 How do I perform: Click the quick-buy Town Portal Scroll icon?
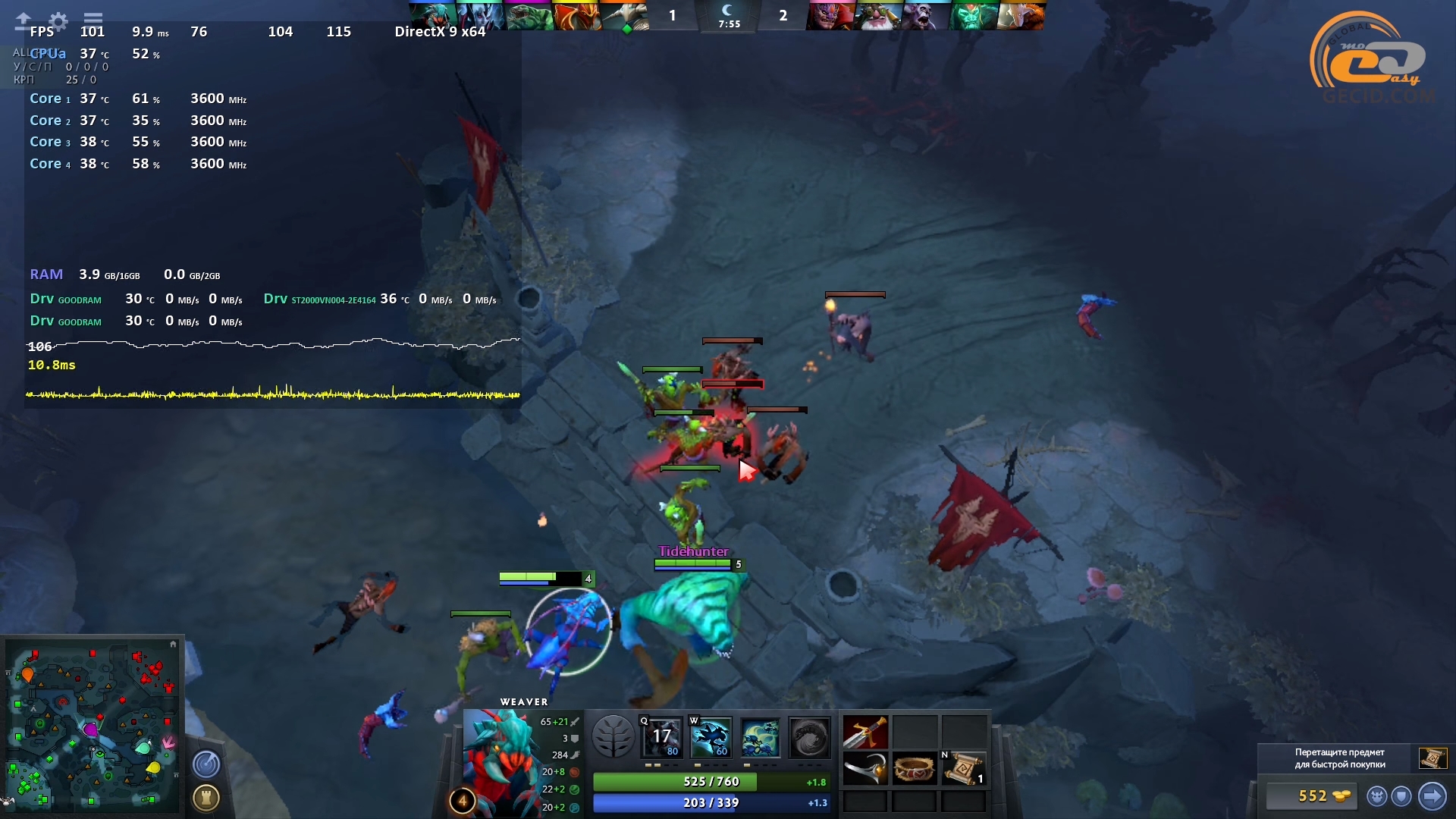pyautogui.click(x=1432, y=758)
